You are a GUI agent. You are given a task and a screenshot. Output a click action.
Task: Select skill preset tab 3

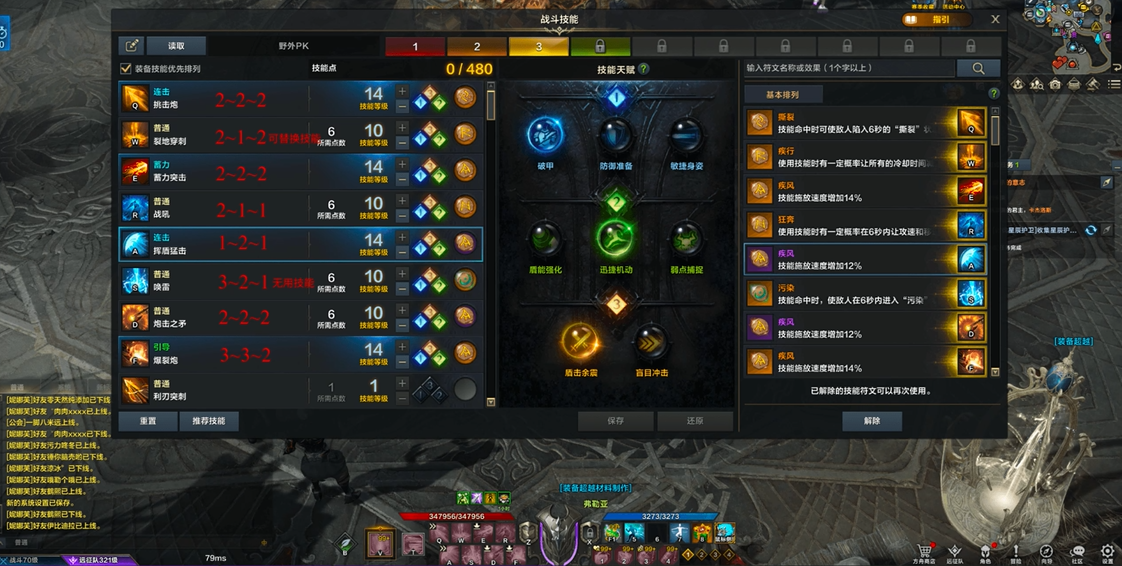click(539, 46)
